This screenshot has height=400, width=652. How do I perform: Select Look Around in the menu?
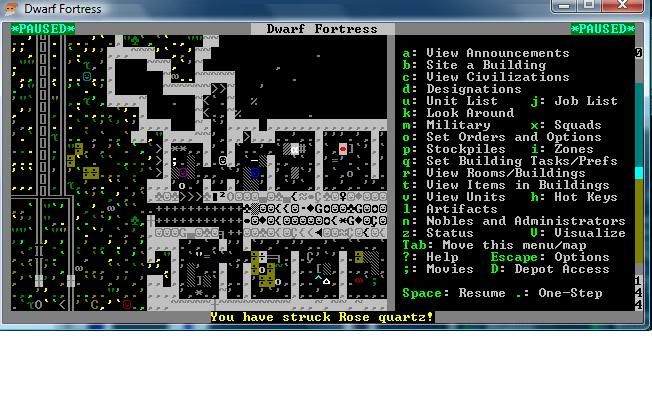click(x=469, y=113)
